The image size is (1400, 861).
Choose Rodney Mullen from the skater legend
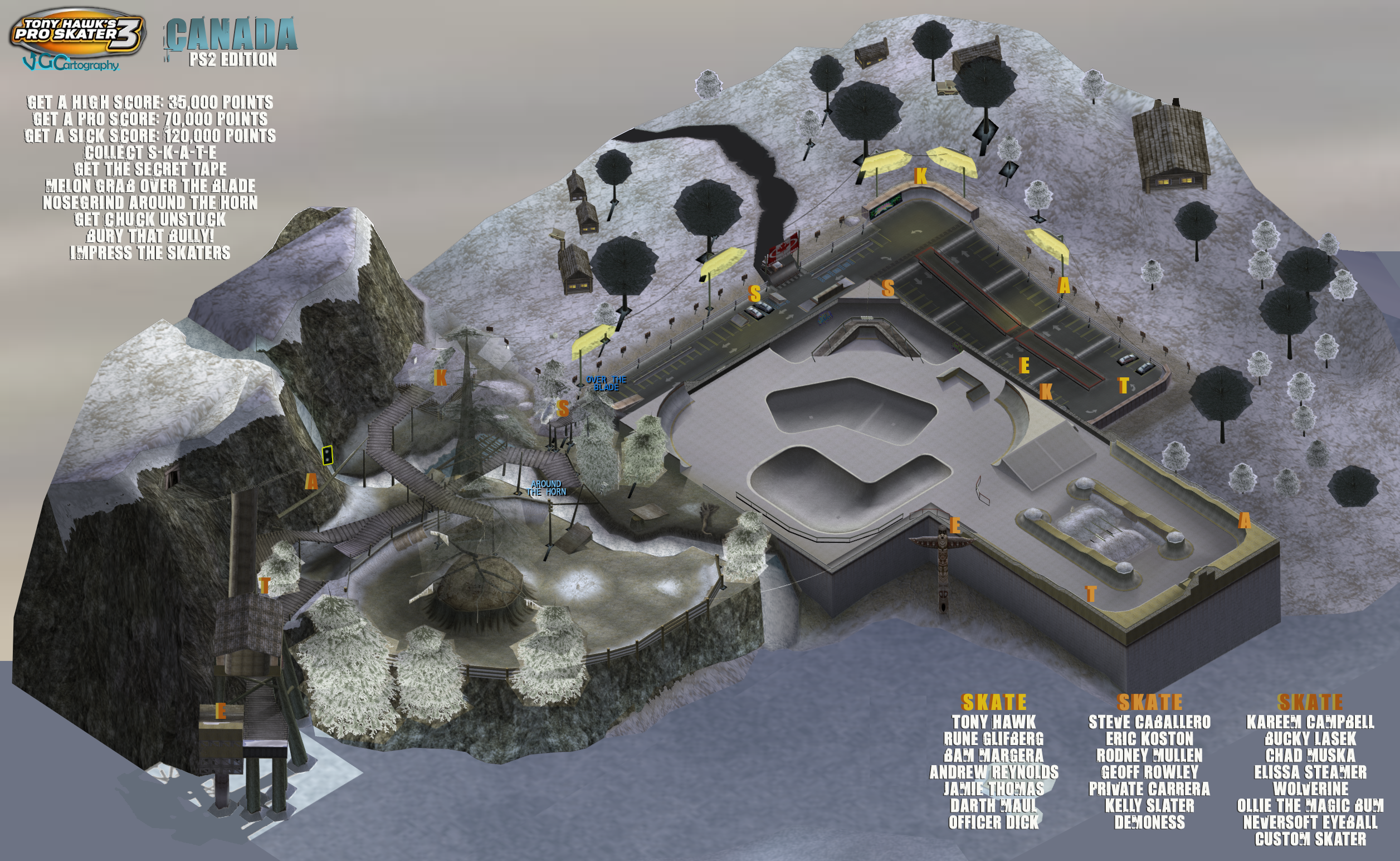1149,756
